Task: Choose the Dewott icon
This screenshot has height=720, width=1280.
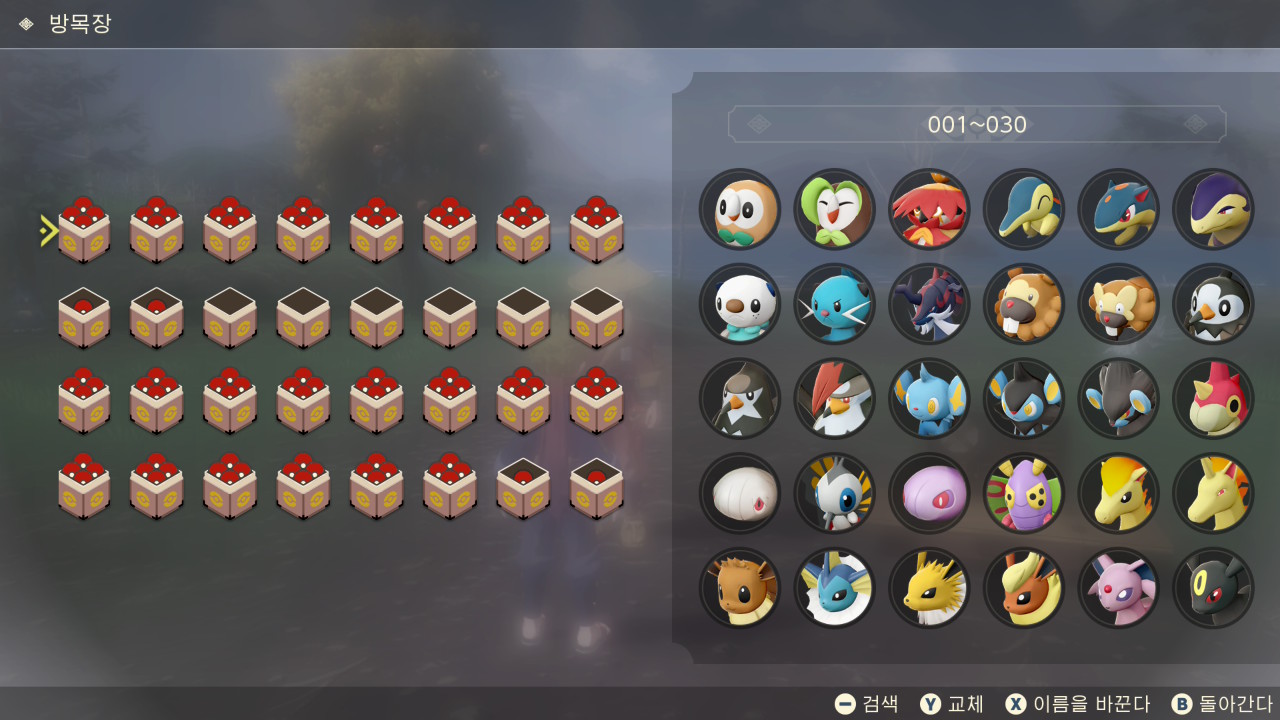Action: (834, 304)
